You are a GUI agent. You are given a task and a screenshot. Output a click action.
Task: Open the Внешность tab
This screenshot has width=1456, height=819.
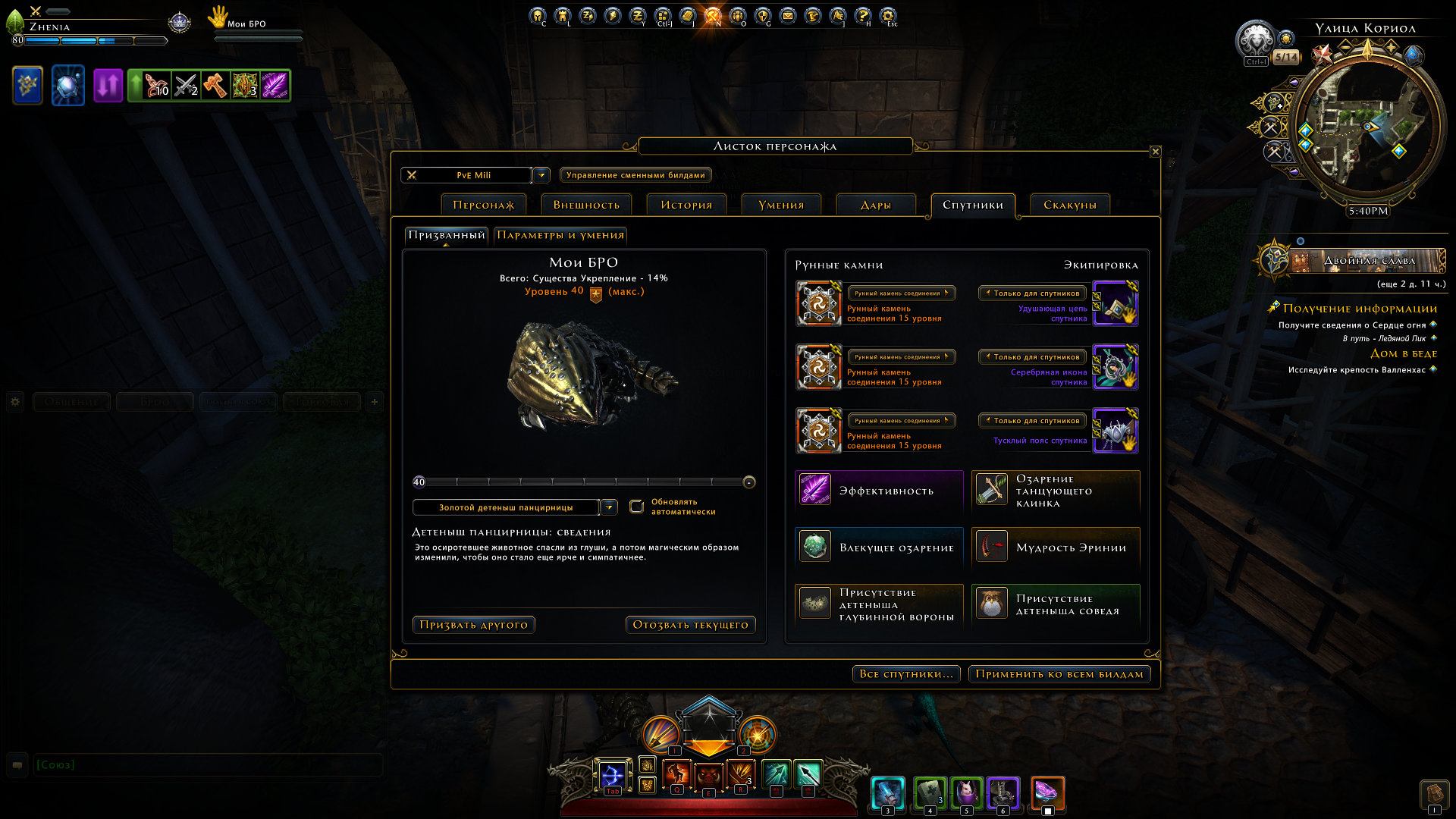pos(586,205)
